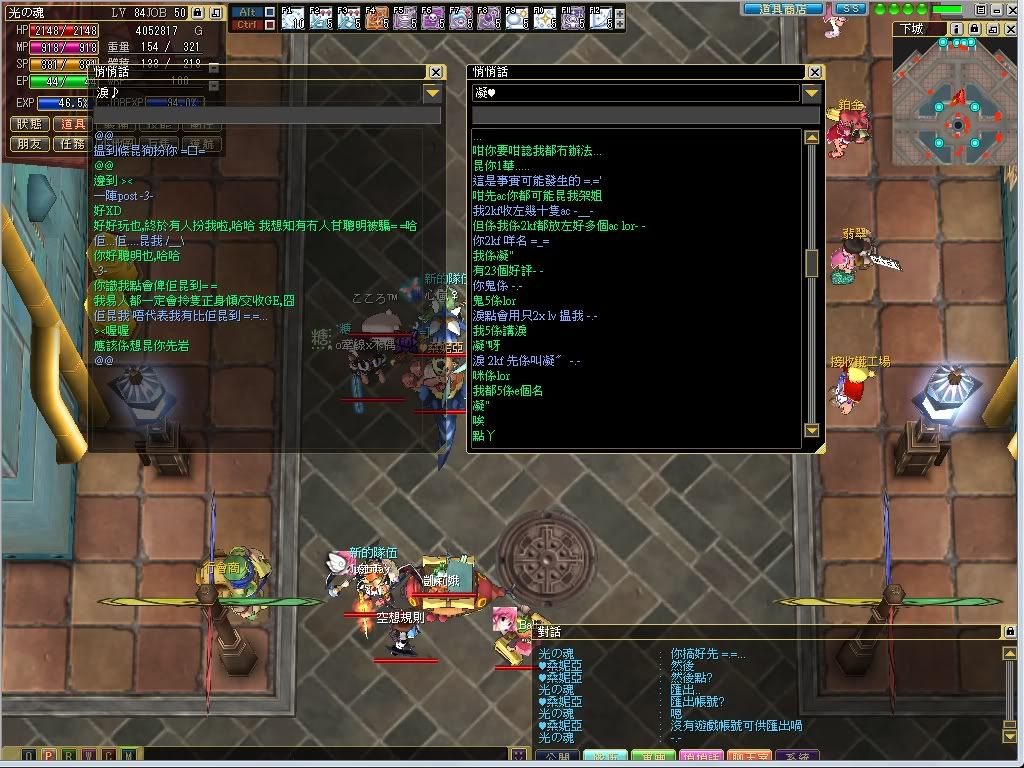This screenshot has height=768, width=1024.
Task: Close the game window
Action: pyautogui.click(x=1013, y=9)
